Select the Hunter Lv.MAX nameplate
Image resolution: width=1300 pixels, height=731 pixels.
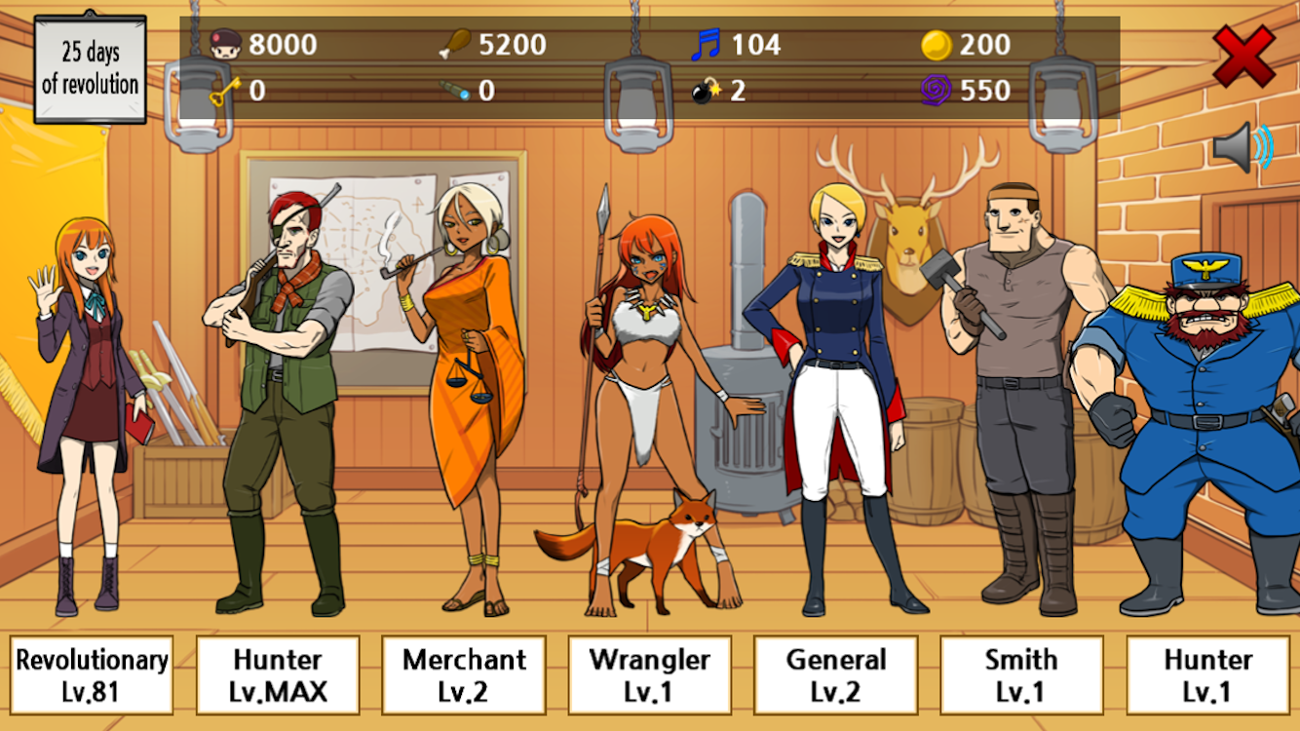point(277,674)
